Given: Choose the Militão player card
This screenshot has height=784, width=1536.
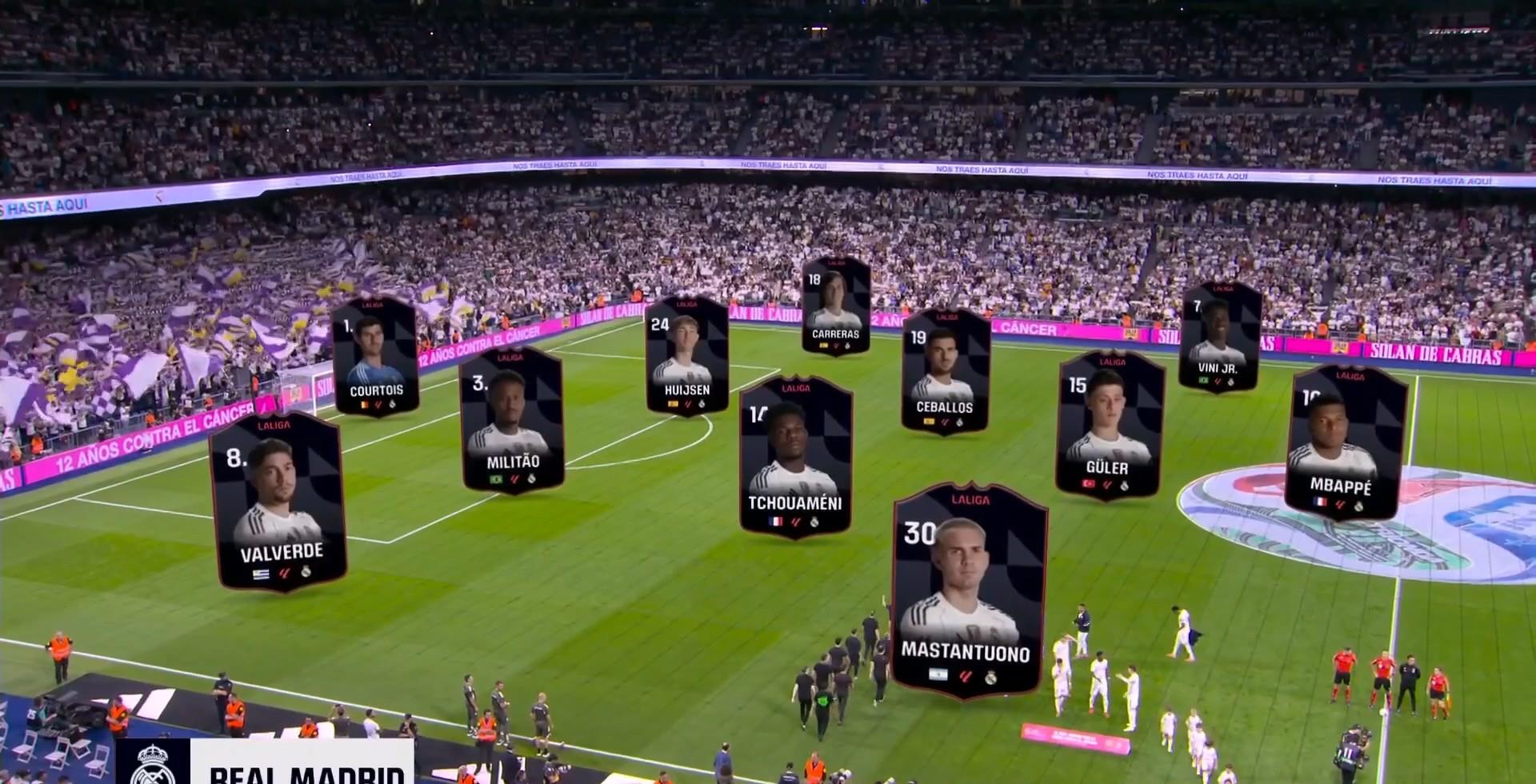Looking at the screenshot, I should (512, 421).
